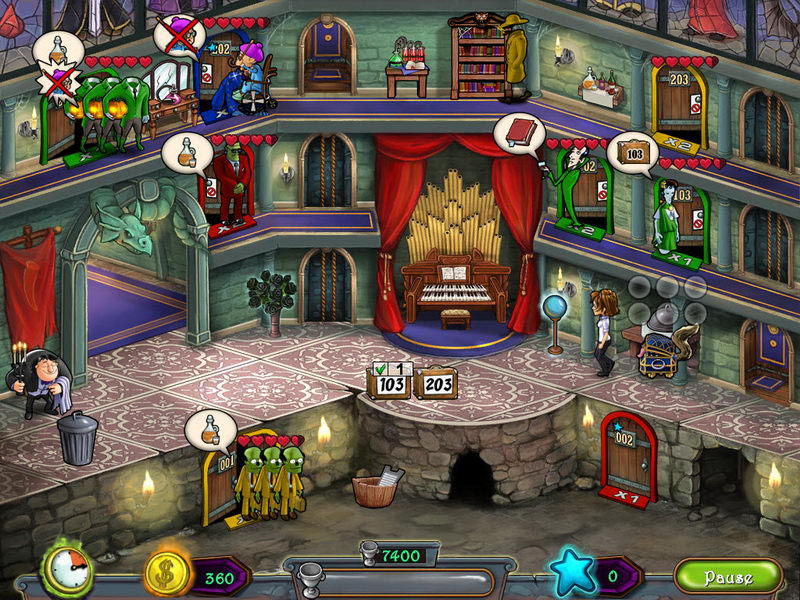Select the red book request bubble
Image resolution: width=800 pixels, height=600 pixels.
520,133
